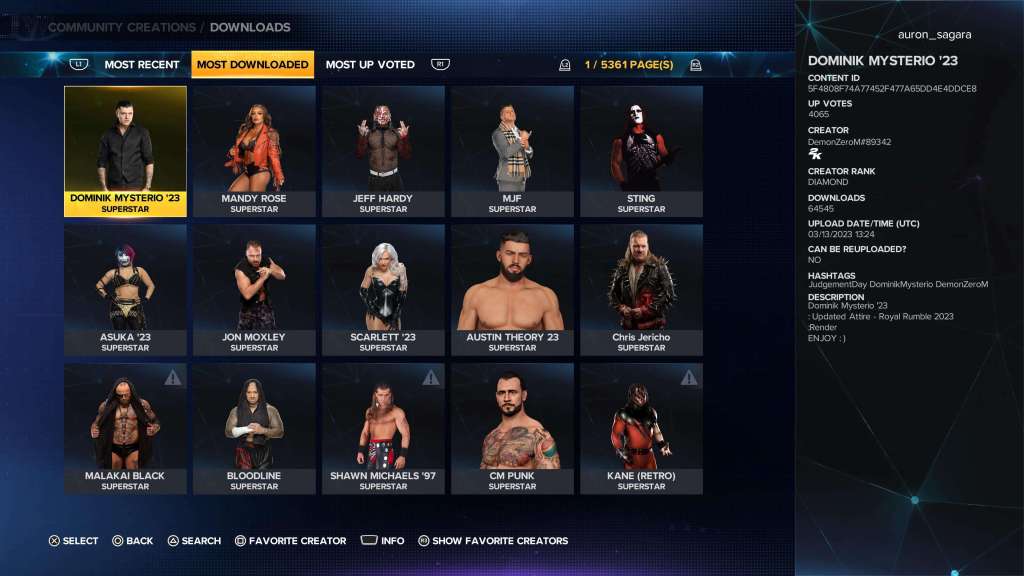Pick the Austin Theory 23 tile

[512, 289]
